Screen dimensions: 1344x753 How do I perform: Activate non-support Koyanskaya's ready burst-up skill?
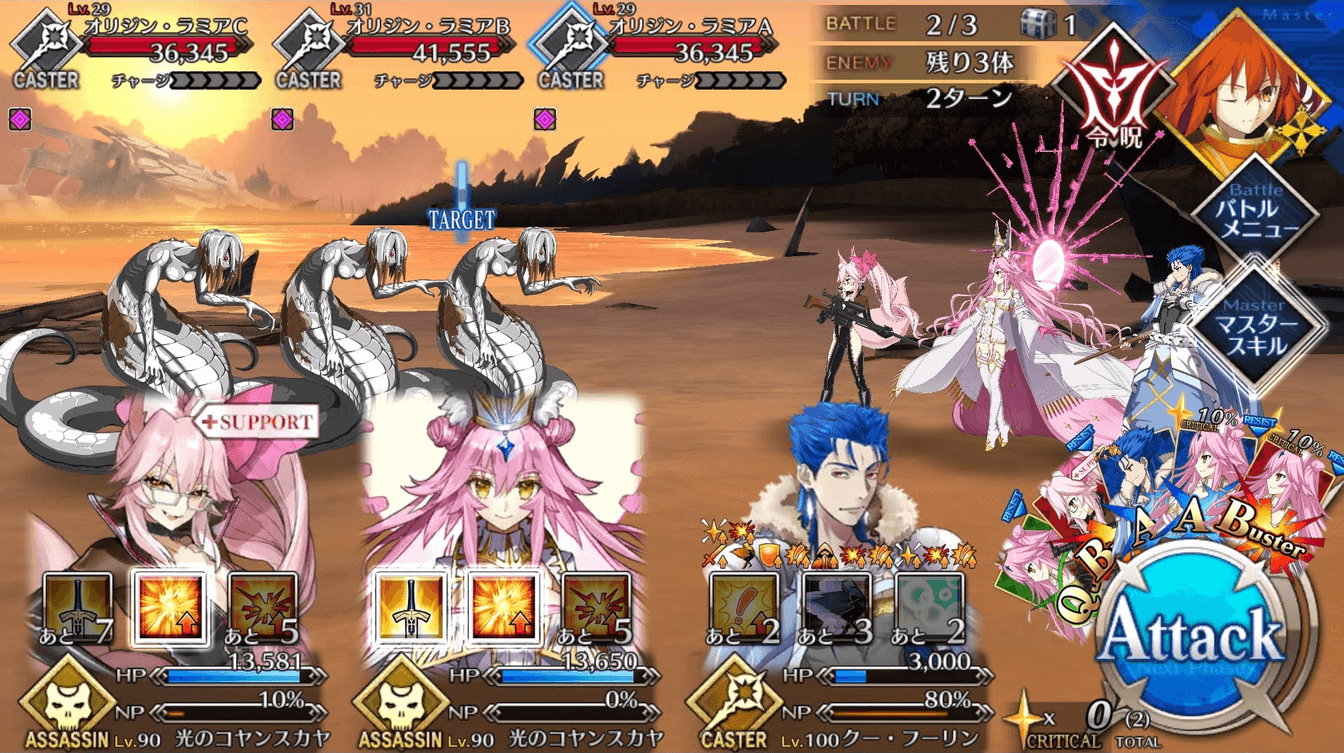pyautogui.click(x=502, y=608)
